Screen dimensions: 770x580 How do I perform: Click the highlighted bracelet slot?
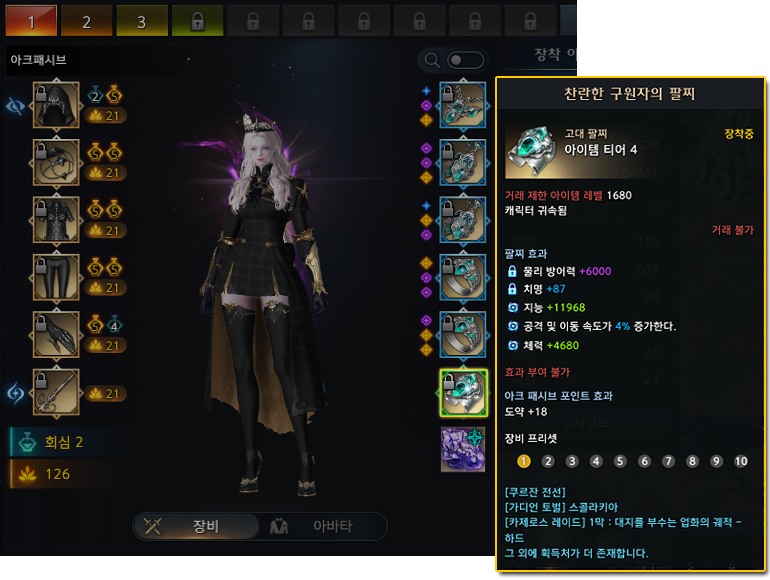[464, 391]
